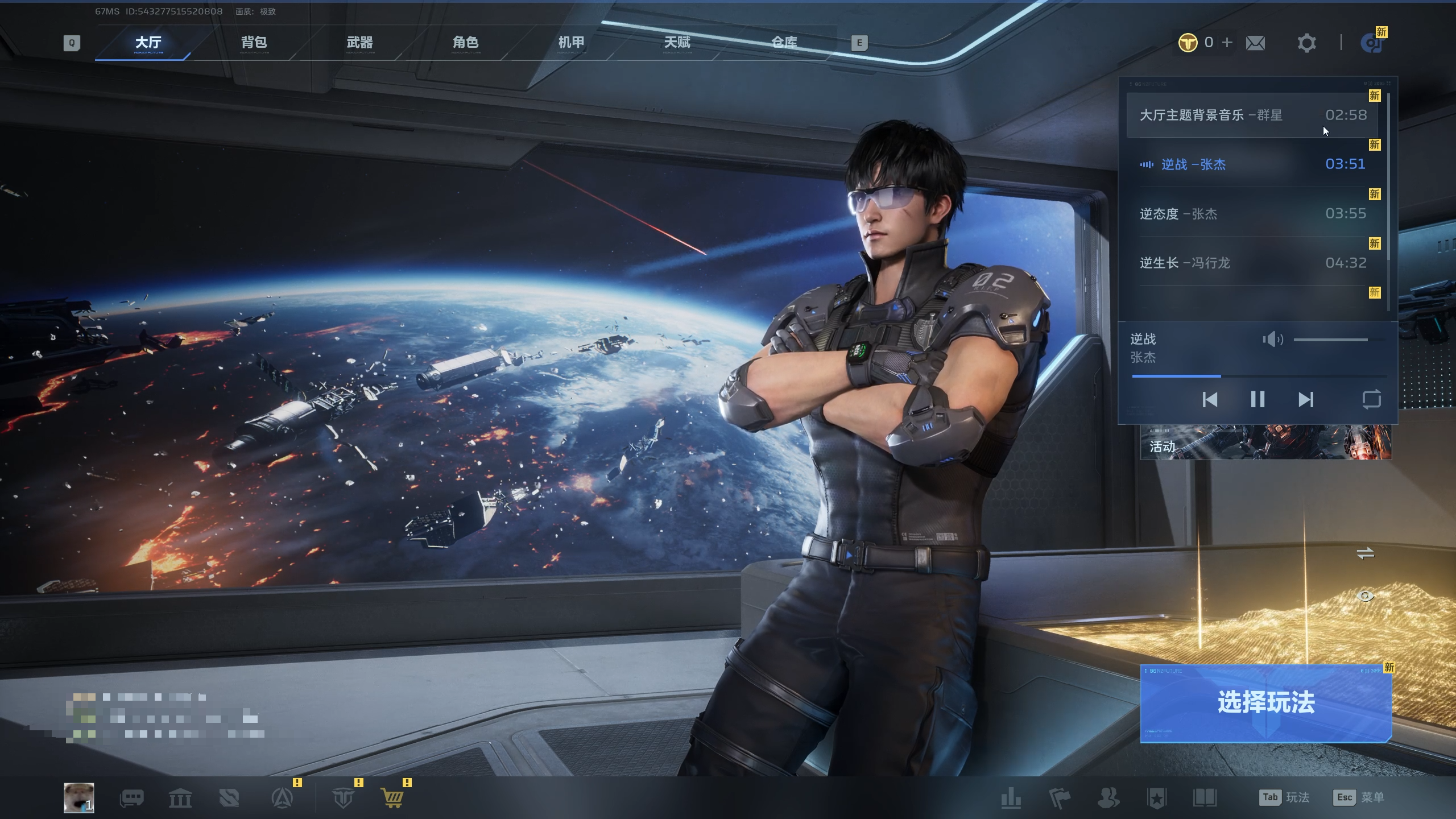
Task: Add currency with the plus button
Action: point(1227,43)
